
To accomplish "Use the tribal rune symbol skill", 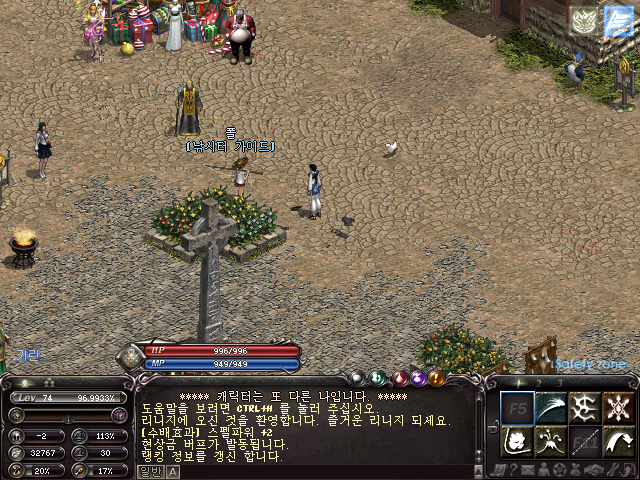I will (x=585, y=406).
